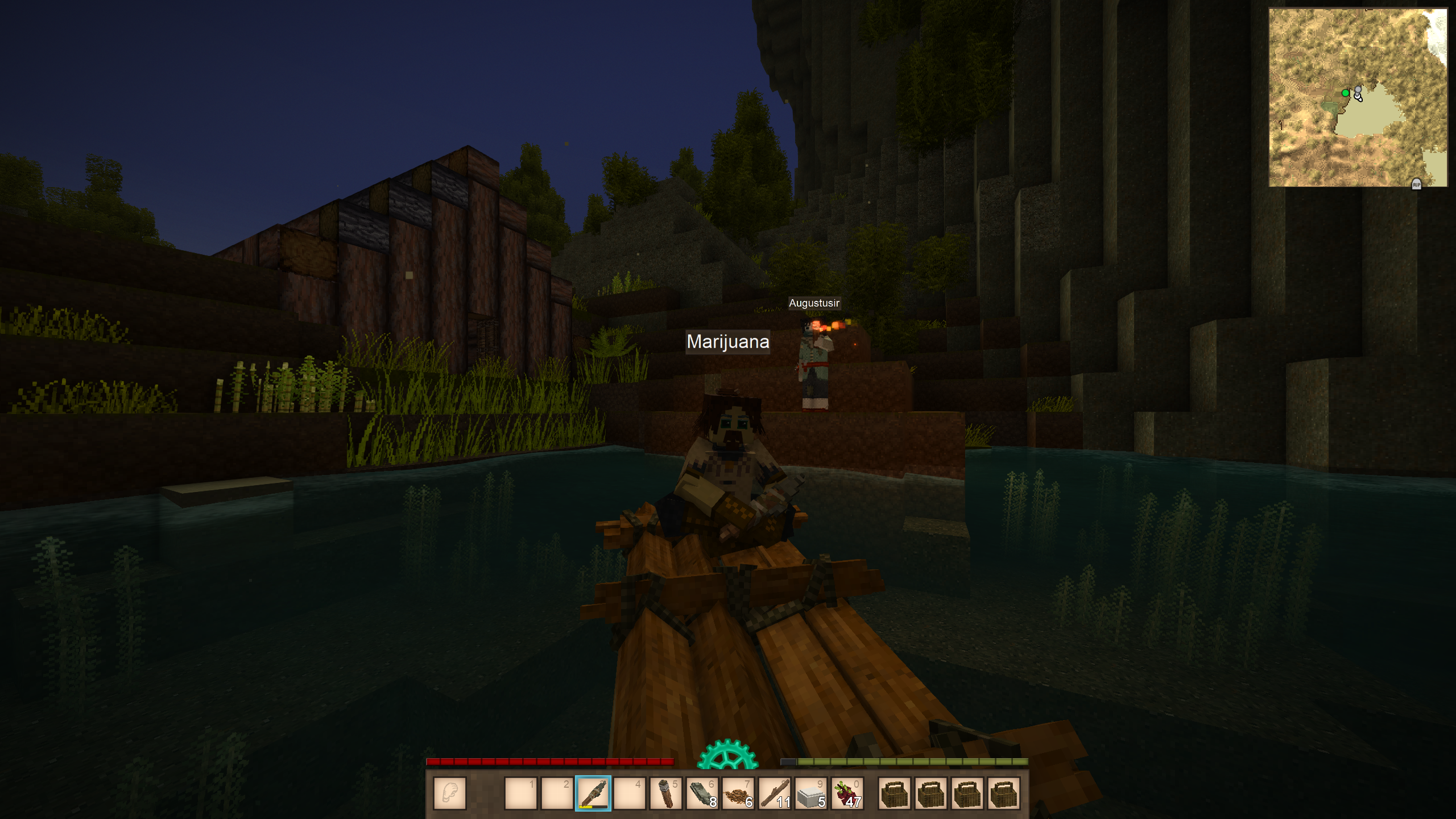
Task: Pick the stack of 11 sticks
Action: (x=775, y=793)
